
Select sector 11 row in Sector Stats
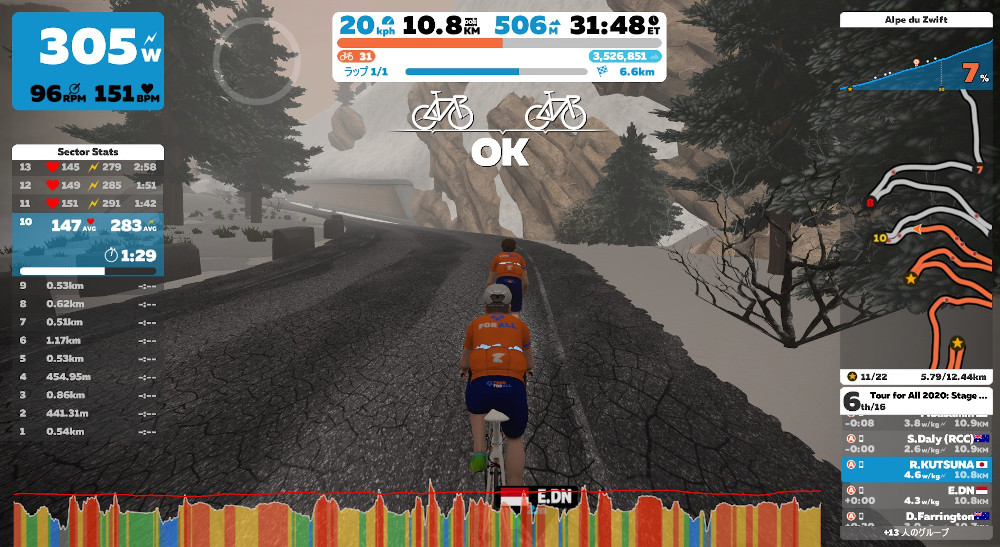(88, 203)
